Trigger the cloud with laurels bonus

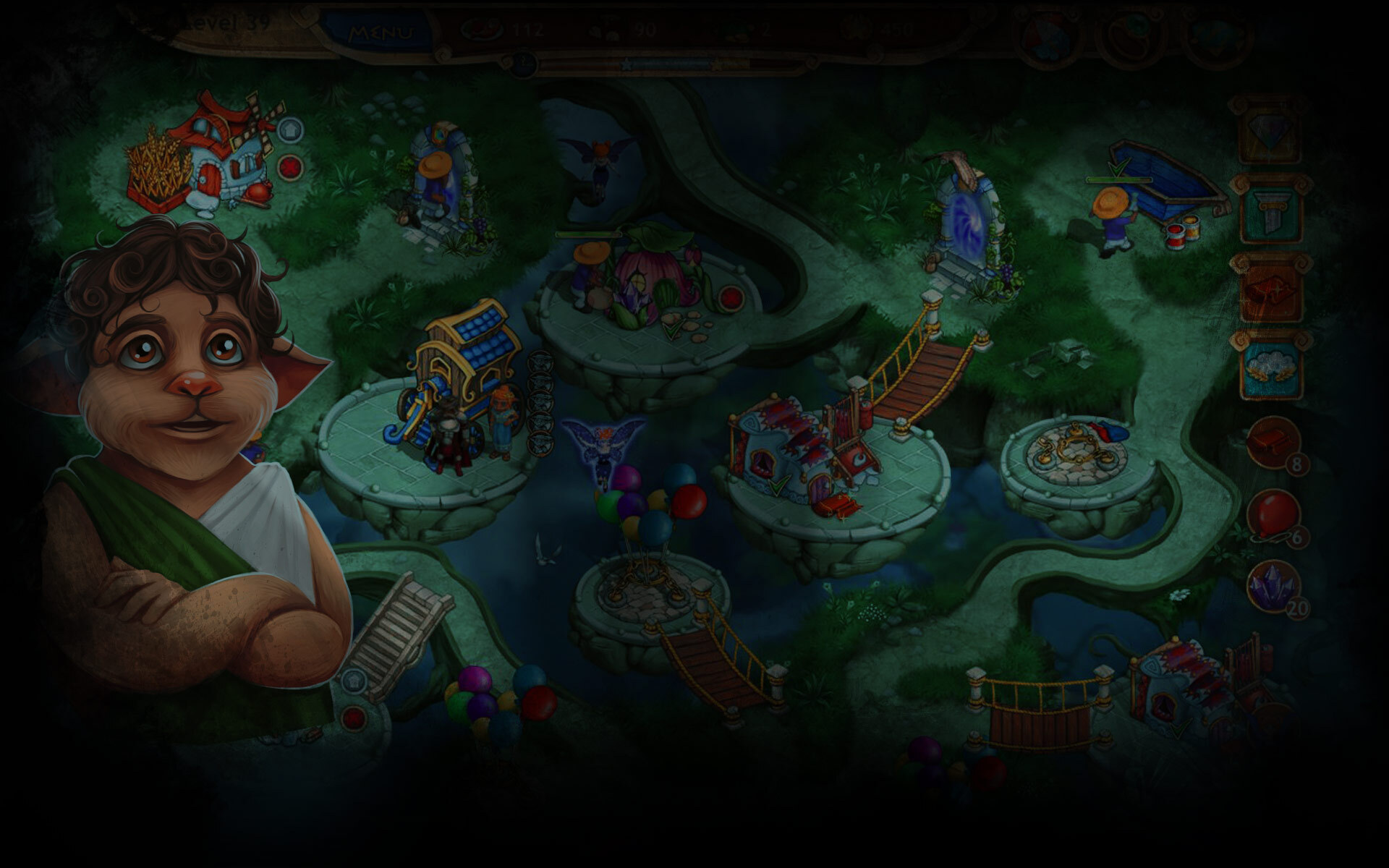point(1271,366)
